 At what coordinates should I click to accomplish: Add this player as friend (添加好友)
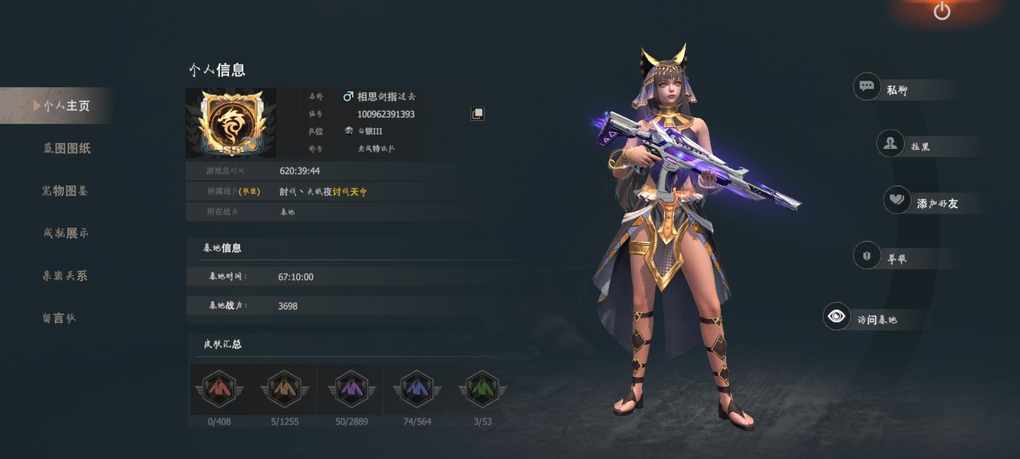click(920, 202)
